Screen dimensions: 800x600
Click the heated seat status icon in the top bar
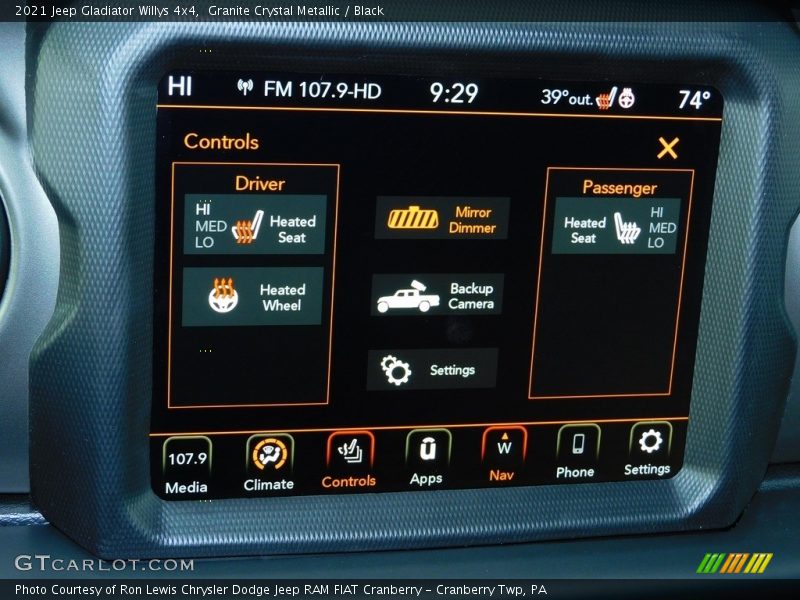tap(606, 98)
